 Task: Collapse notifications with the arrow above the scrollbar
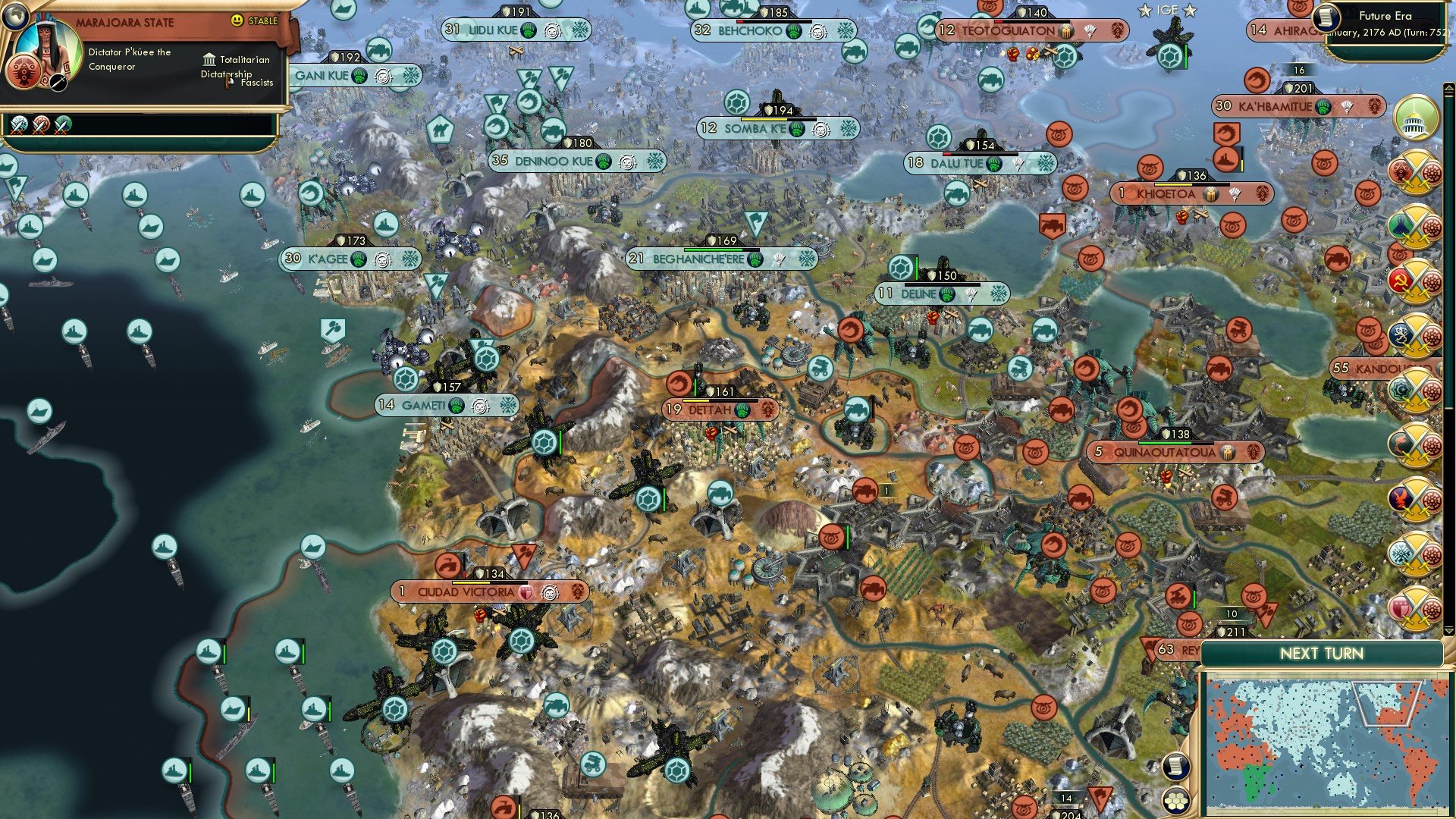(x=1449, y=87)
